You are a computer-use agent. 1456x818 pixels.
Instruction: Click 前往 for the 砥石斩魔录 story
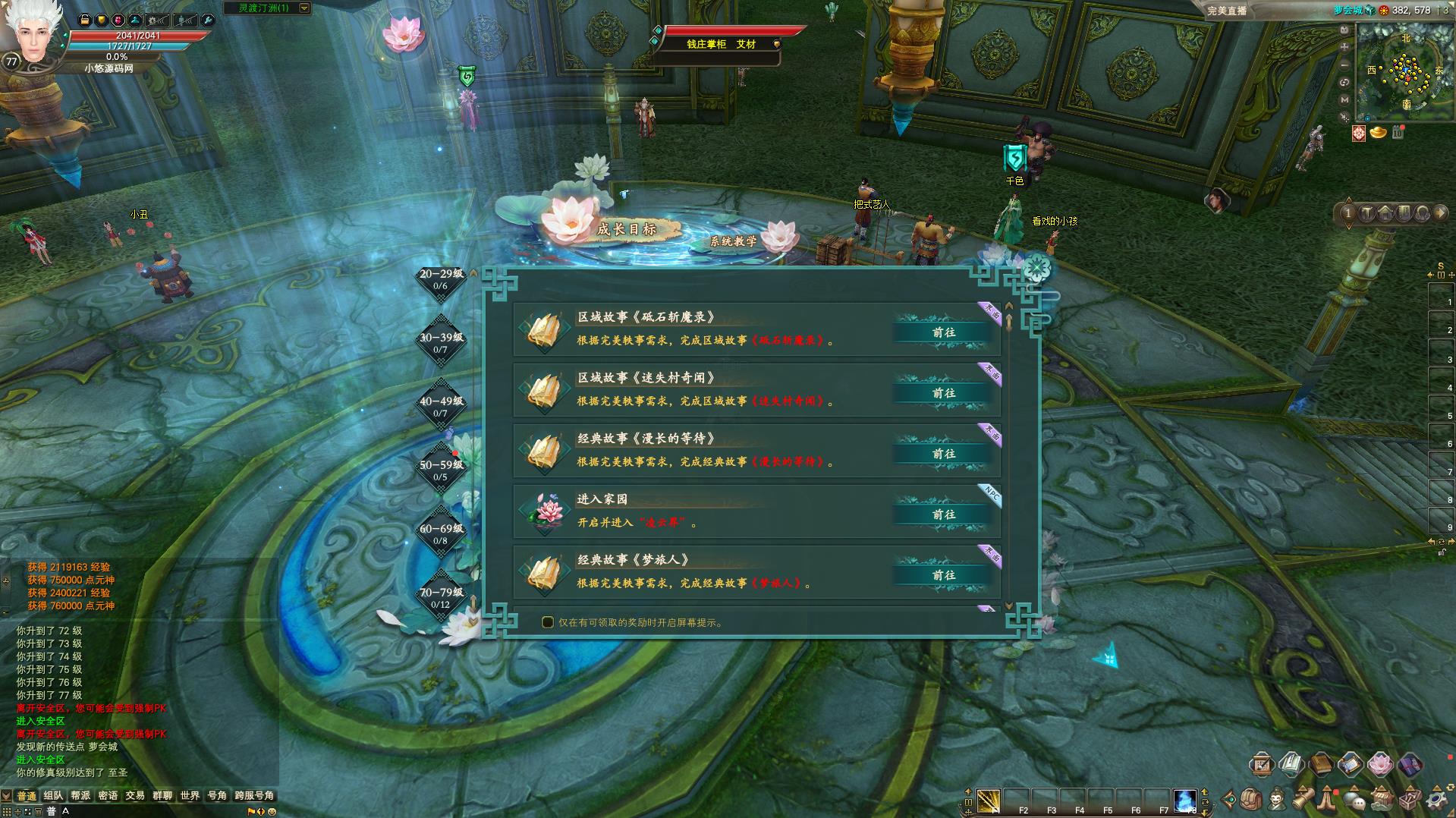[x=943, y=332]
